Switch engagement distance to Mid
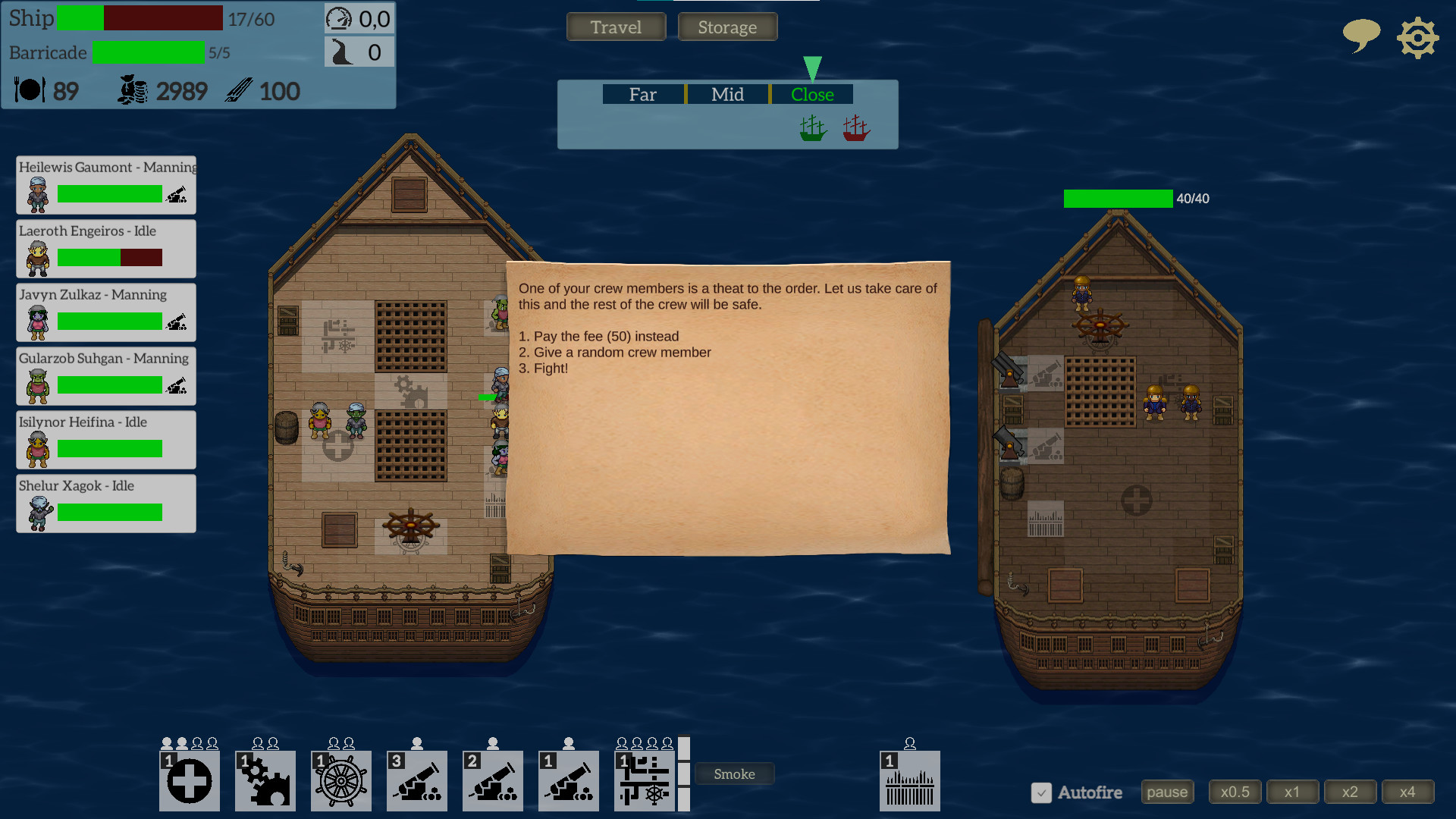This screenshot has width=1456, height=819. (x=727, y=94)
